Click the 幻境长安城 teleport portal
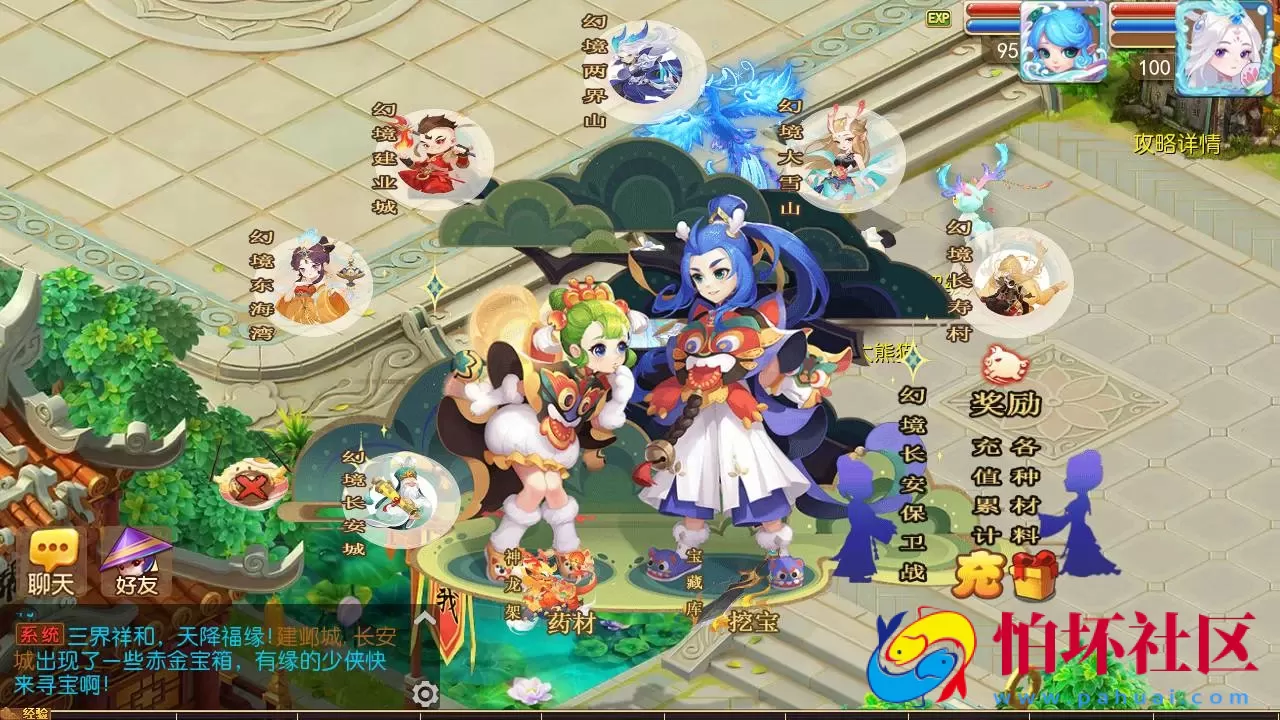 coord(398,500)
